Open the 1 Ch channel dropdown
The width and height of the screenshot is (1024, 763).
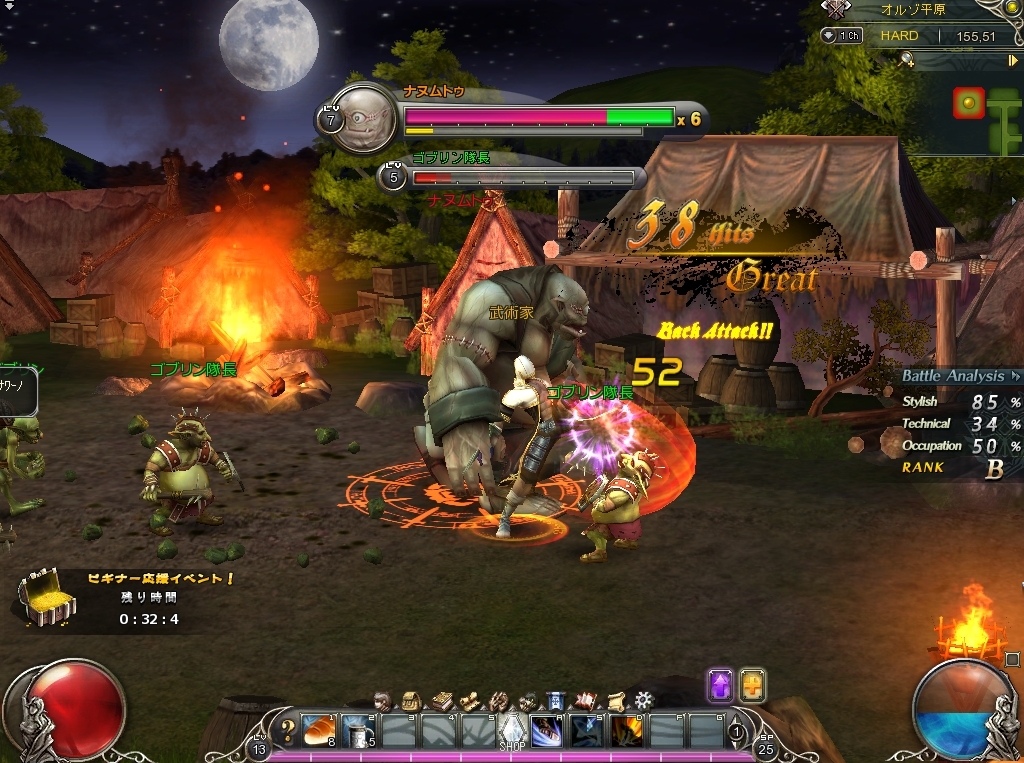coord(842,36)
